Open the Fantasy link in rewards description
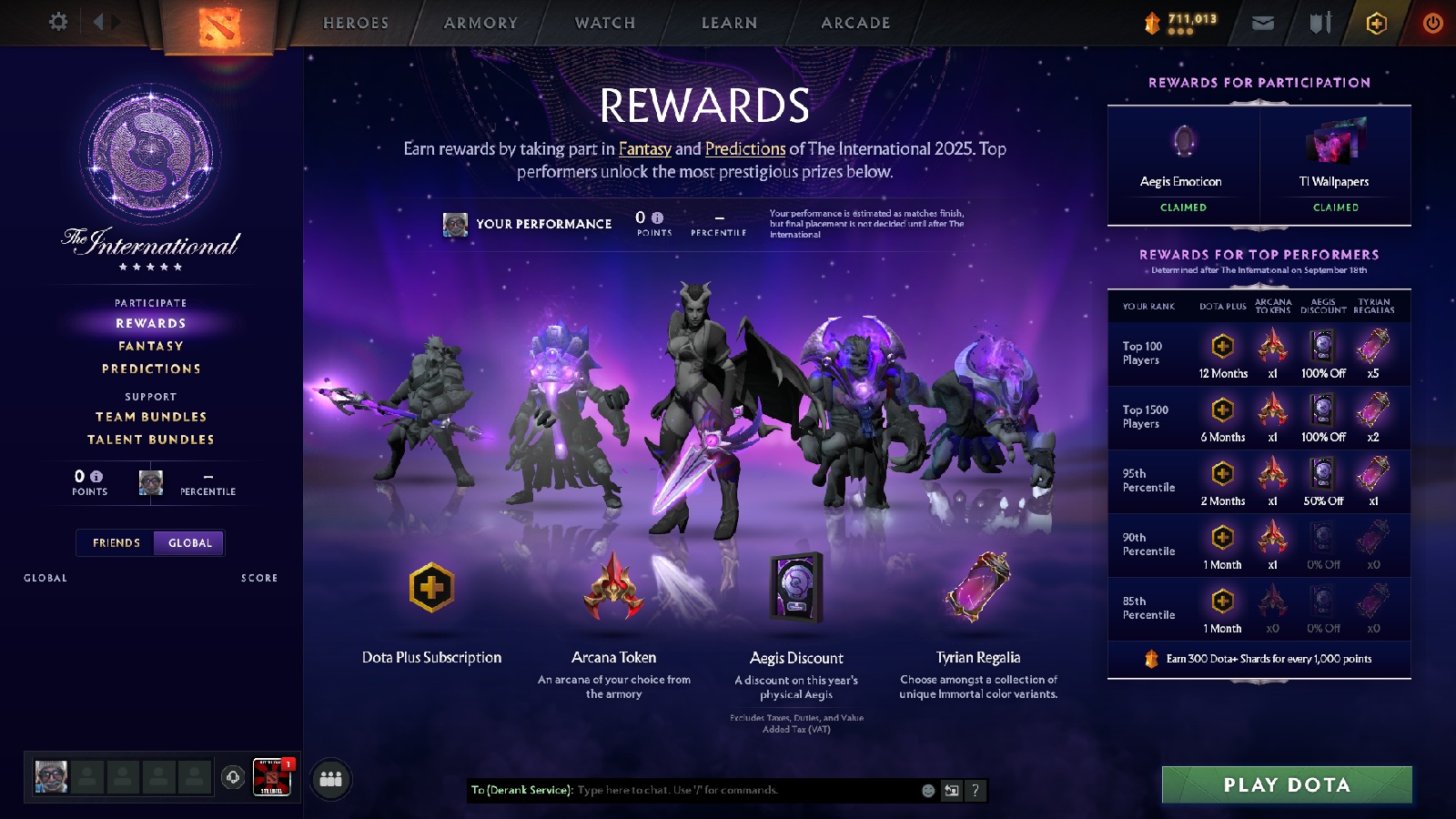The width and height of the screenshot is (1456, 819). [x=646, y=149]
